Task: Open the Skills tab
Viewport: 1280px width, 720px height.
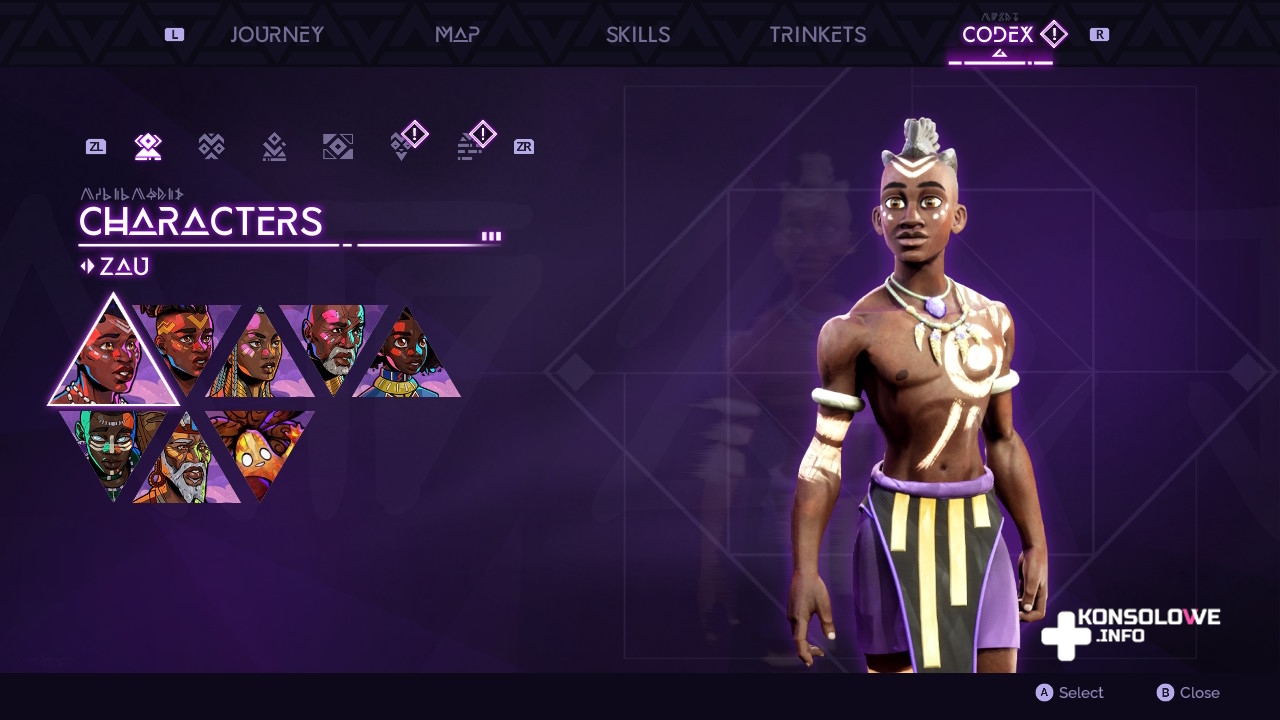Action: pyautogui.click(x=638, y=35)
